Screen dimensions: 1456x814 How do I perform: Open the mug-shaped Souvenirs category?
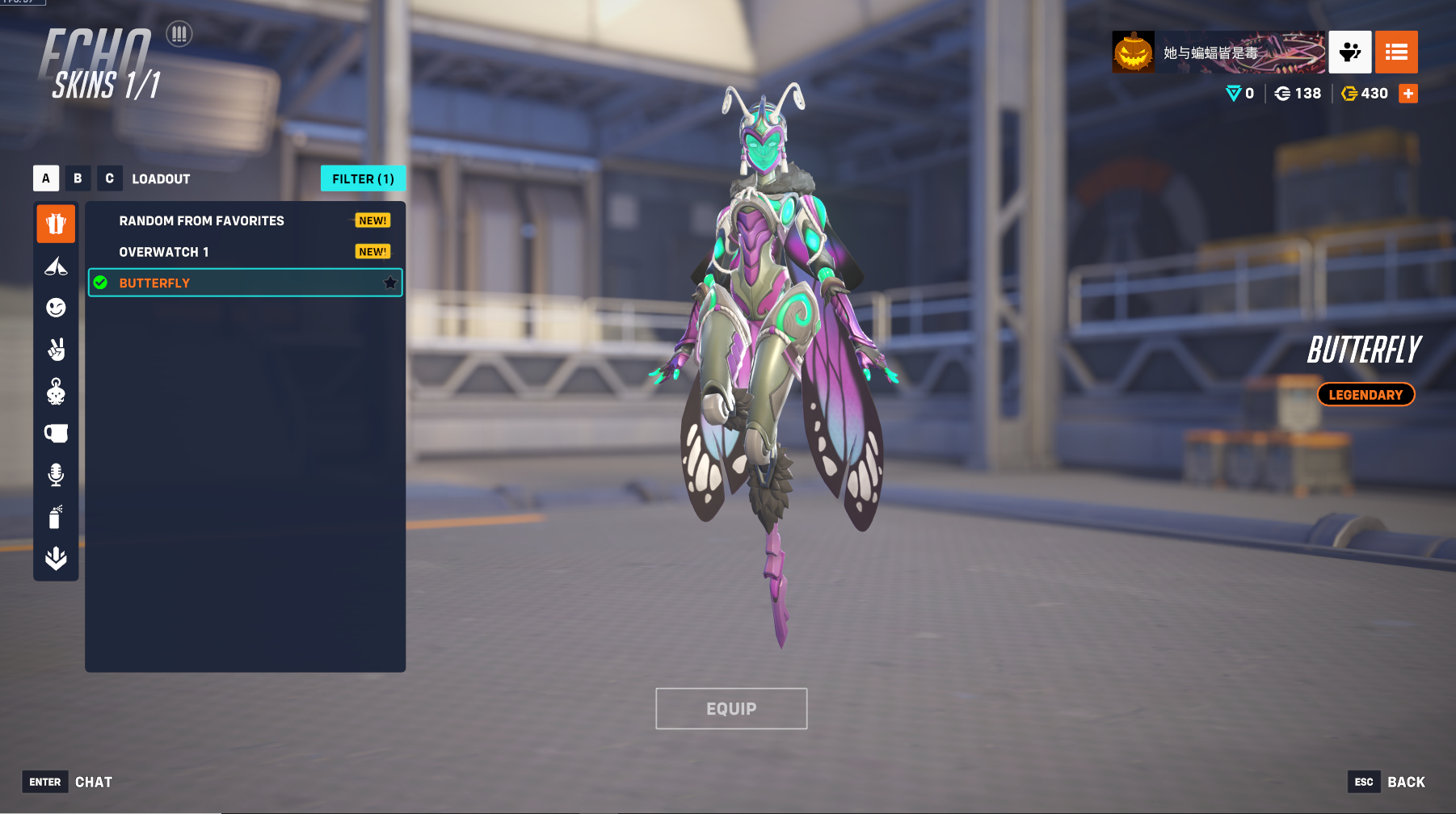click(56, 434)
